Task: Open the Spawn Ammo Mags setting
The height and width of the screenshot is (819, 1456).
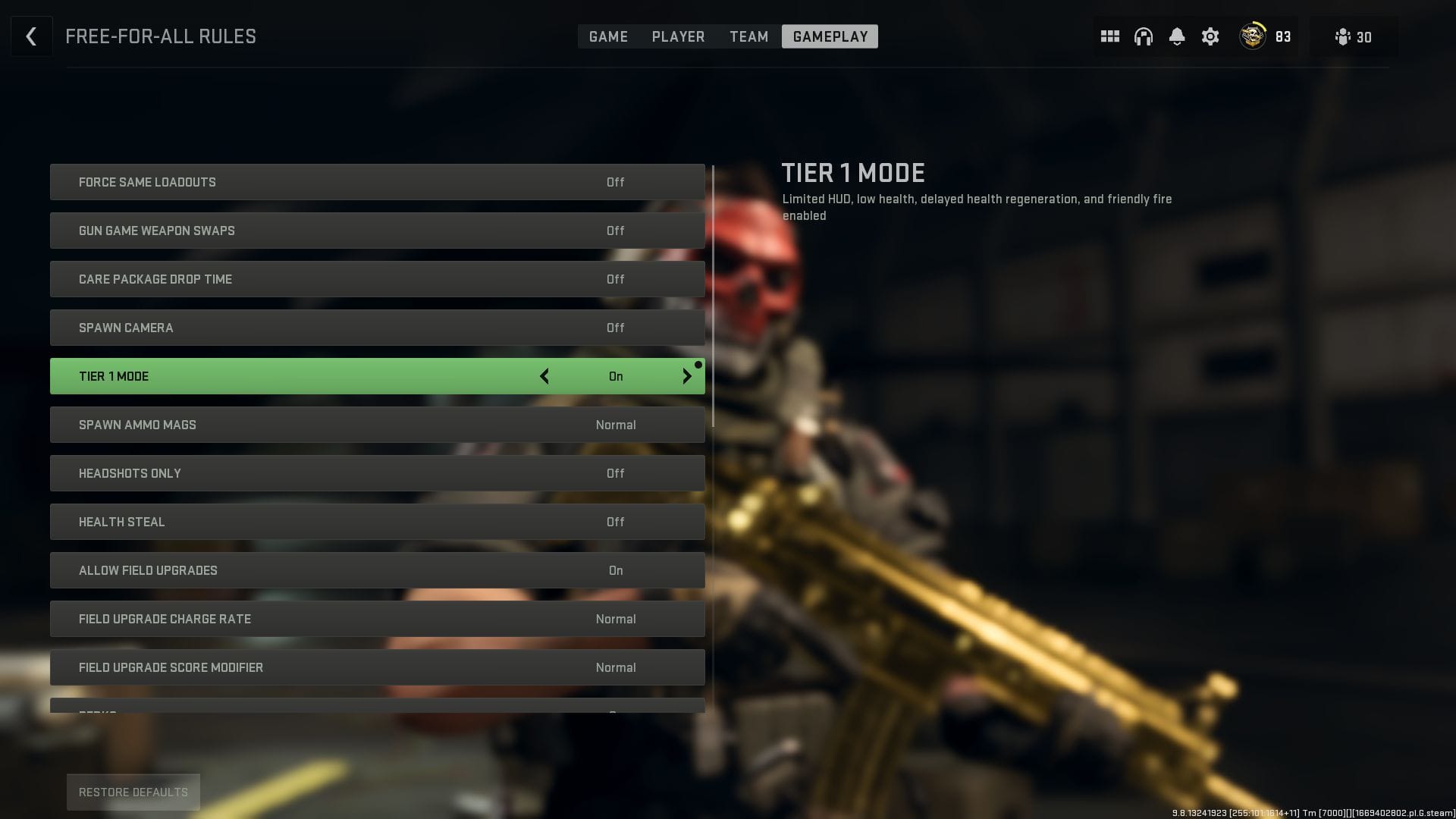Action: click(x=377, y=425)
